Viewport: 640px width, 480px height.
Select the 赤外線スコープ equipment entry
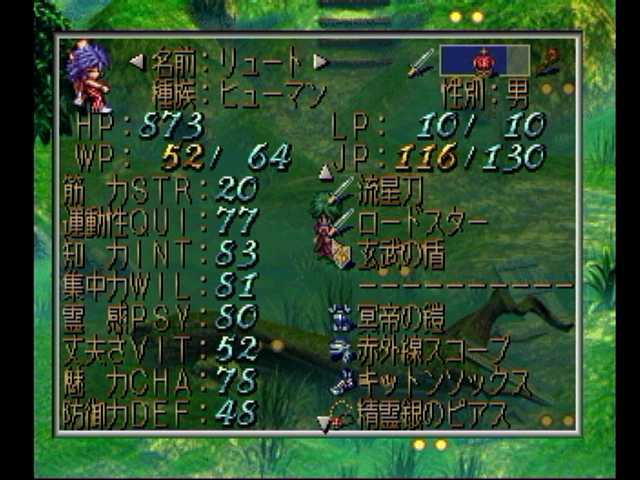click(x=430, y=350)
